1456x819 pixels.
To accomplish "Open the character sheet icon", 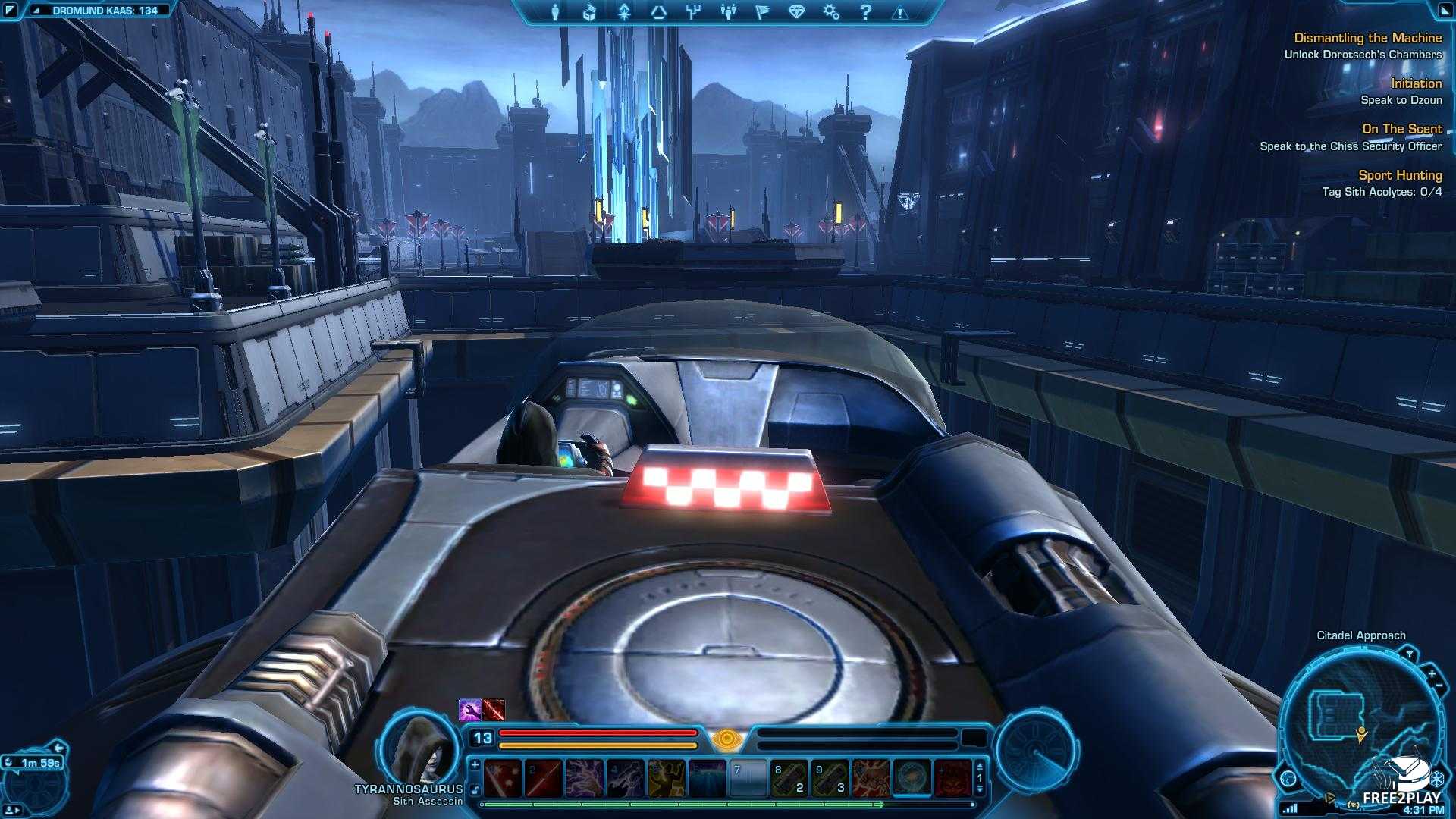I will point(556,12).
